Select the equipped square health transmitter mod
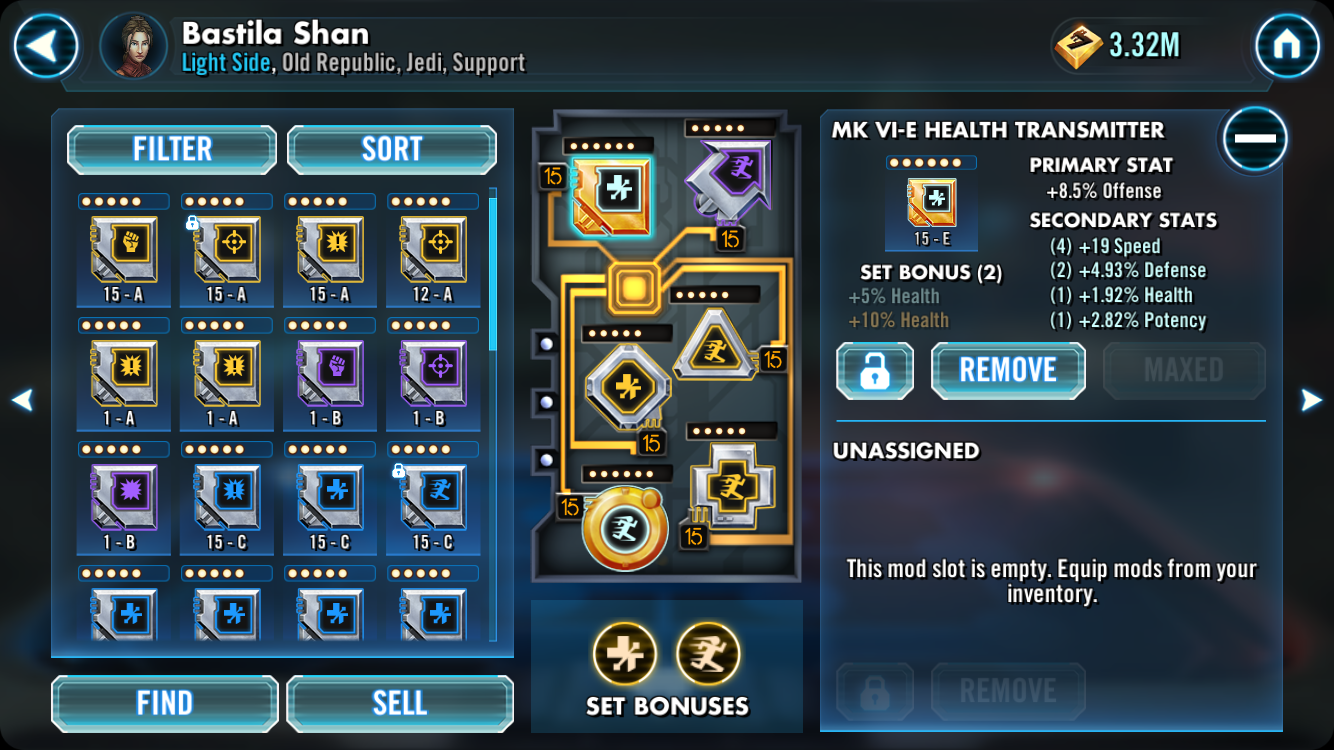Viewport: 1334px width, 750px height. (x=612, y=195)
